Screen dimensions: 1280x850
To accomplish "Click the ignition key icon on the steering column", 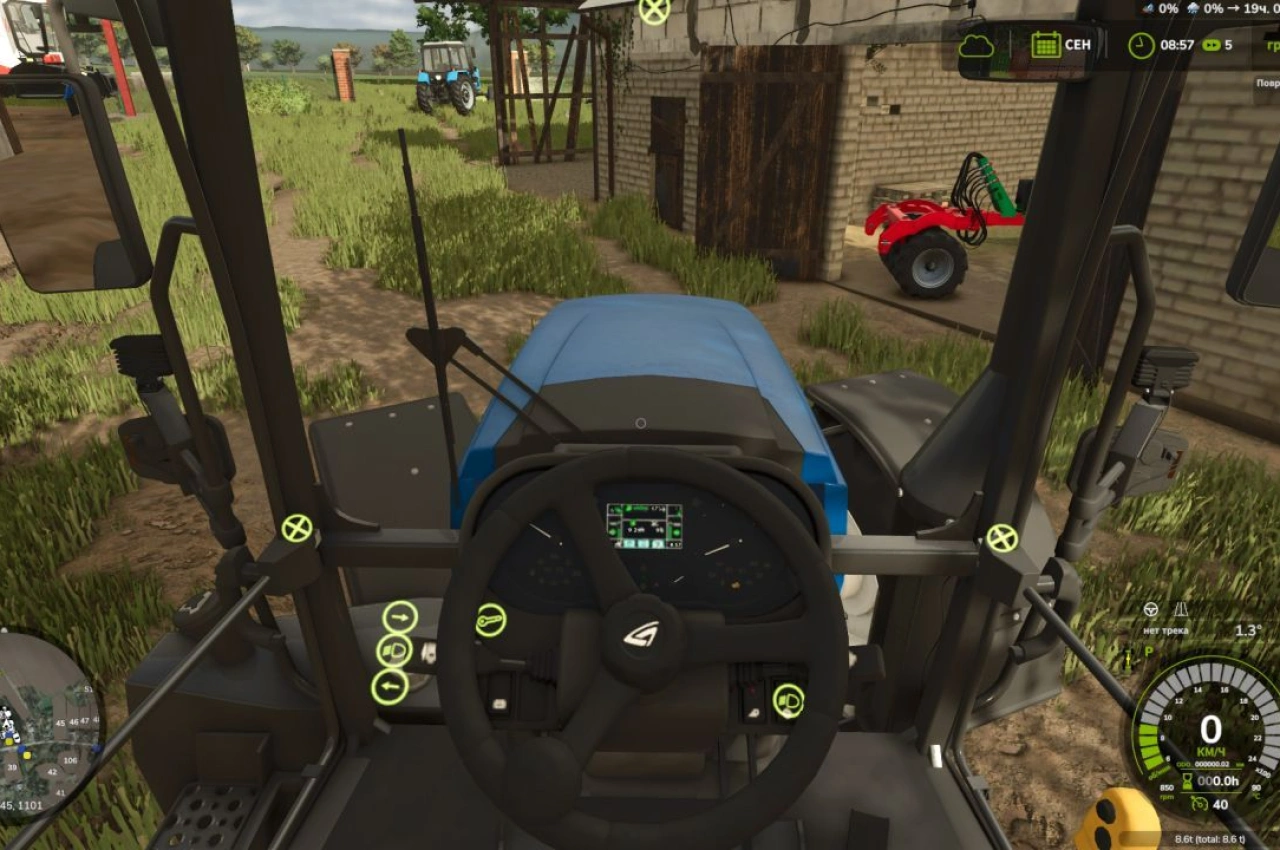I will coord(490,620).
